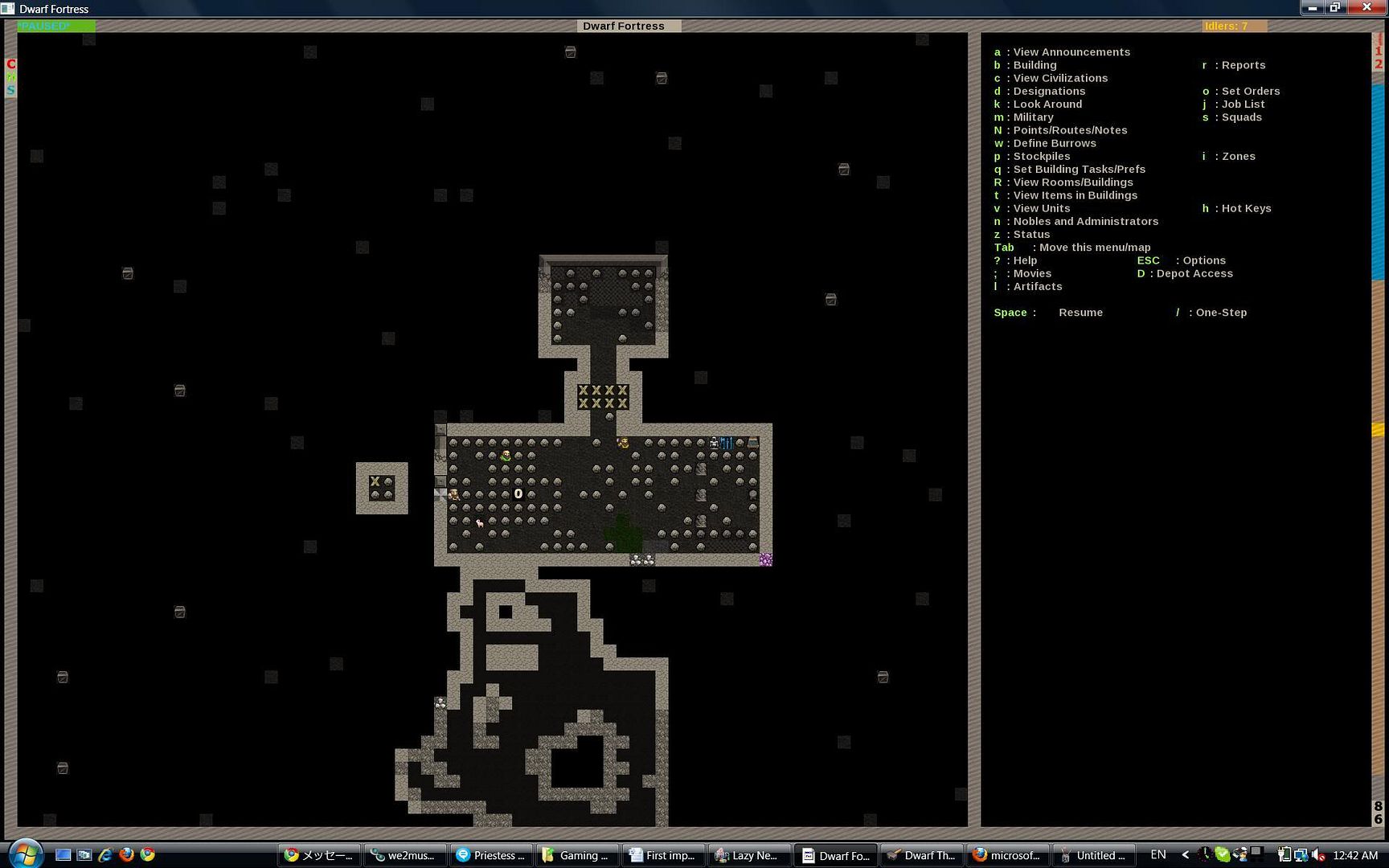Viewport: 1389px width, 868px height.
Task: Open Depot Access view
Action: tap(1194, 274)
